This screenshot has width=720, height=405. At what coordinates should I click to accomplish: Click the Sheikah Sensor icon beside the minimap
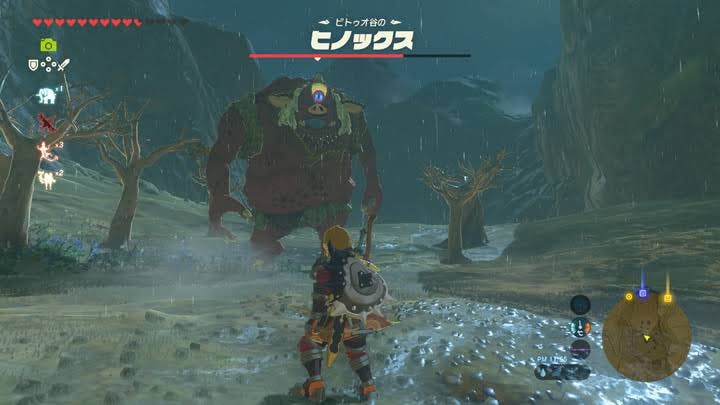(x=580, y=304)
